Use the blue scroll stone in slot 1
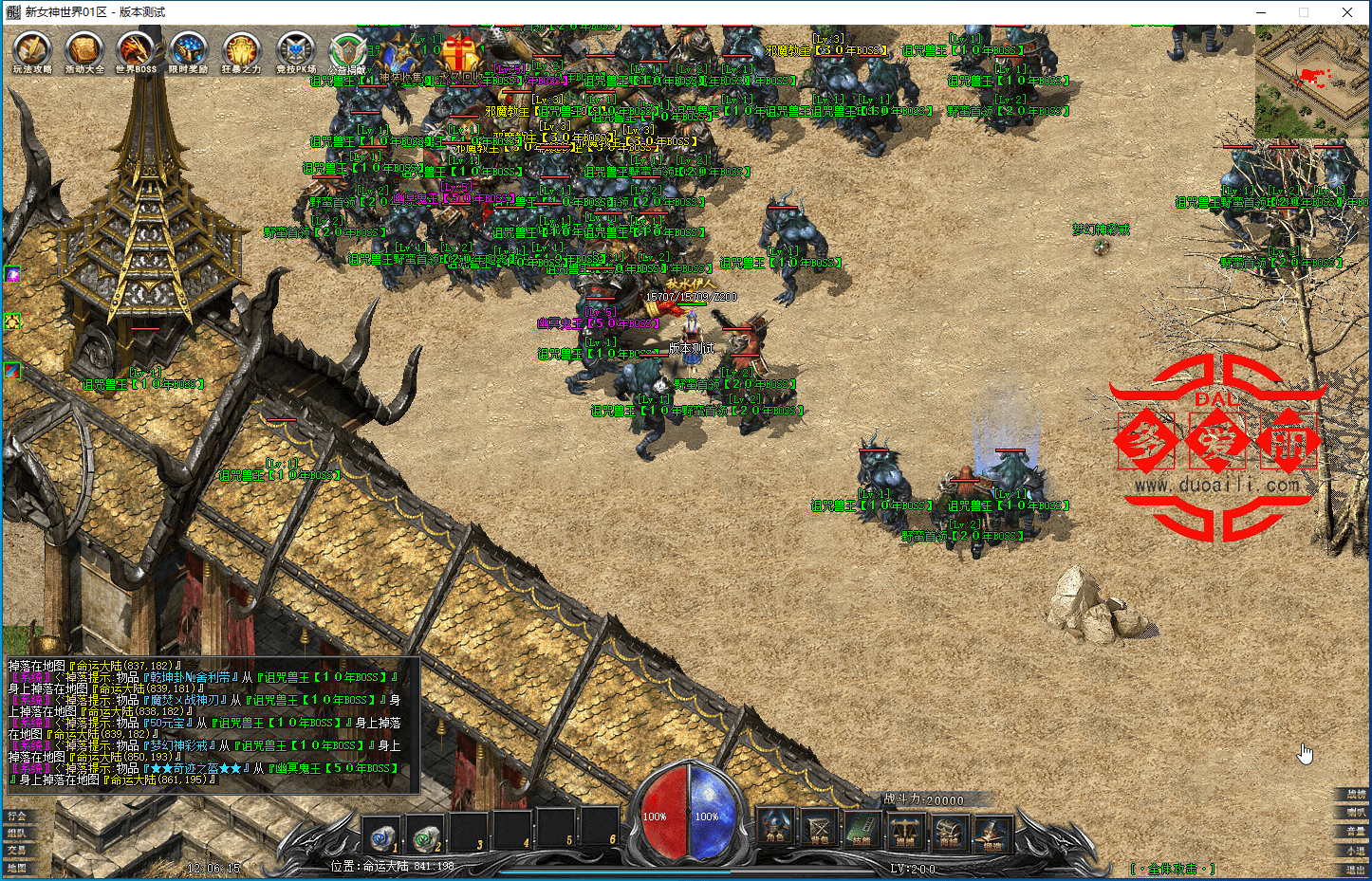 [x=383, y=836]
